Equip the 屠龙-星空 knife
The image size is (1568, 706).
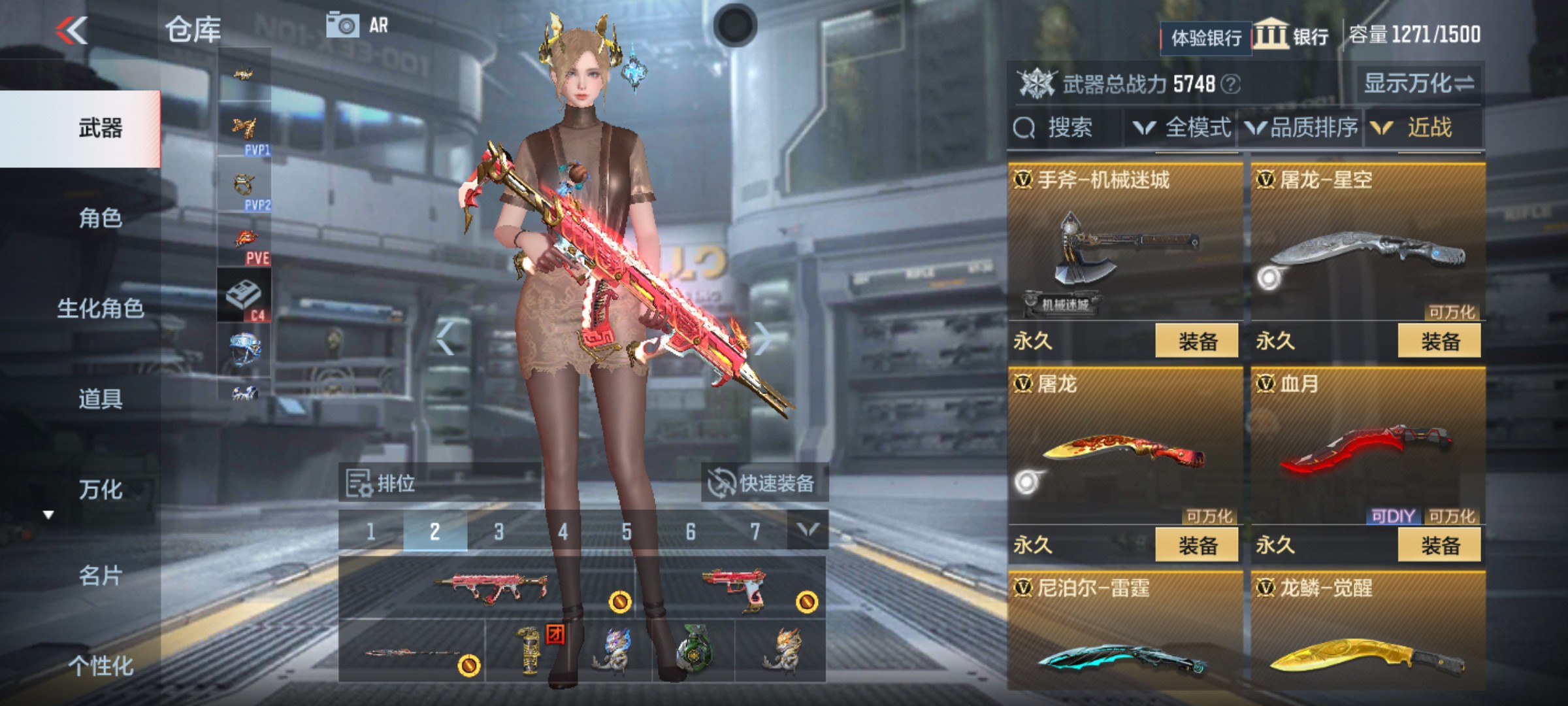coord(1439,341)
